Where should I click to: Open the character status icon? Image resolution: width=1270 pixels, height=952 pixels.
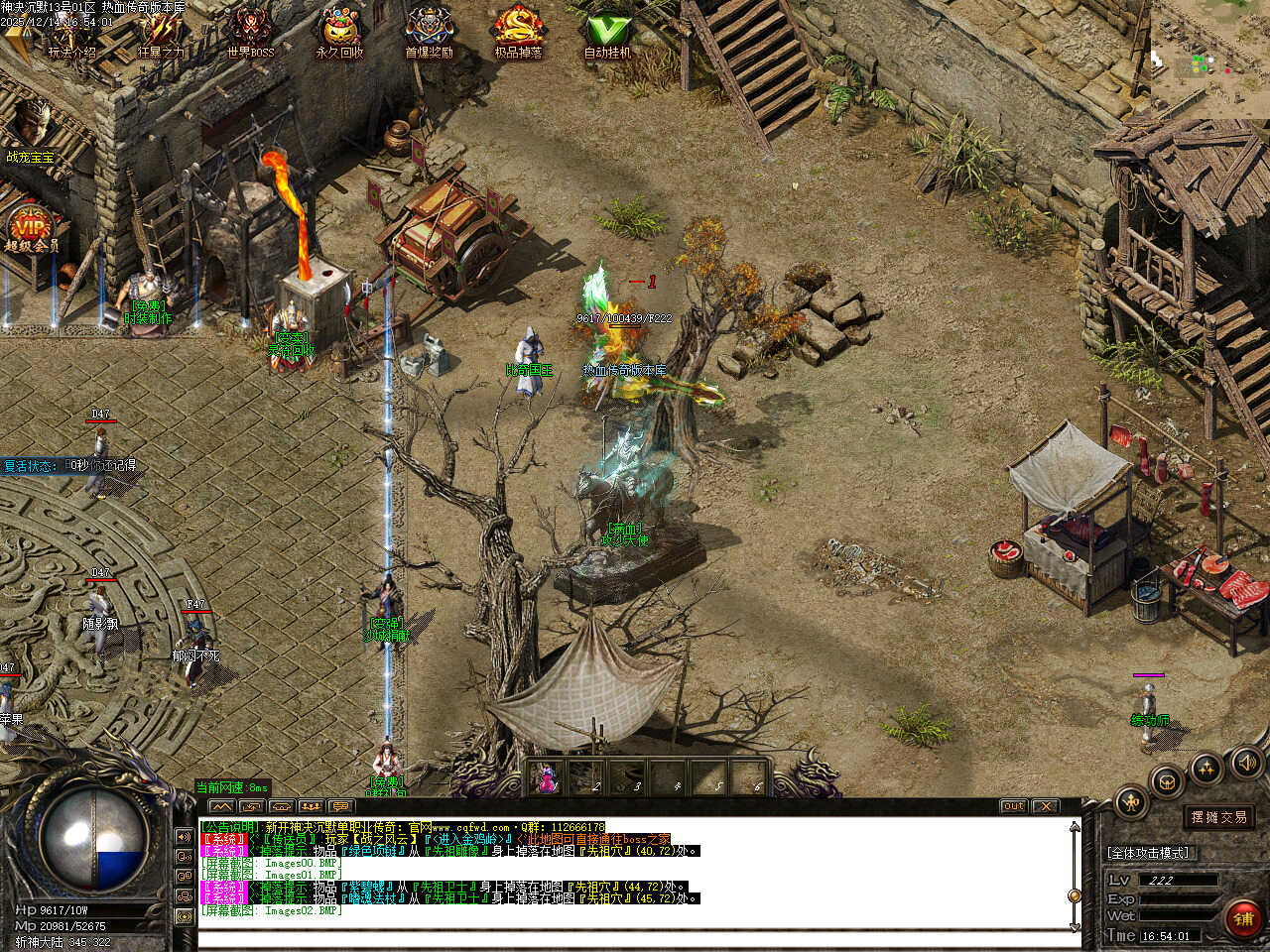pos(1132,801)
